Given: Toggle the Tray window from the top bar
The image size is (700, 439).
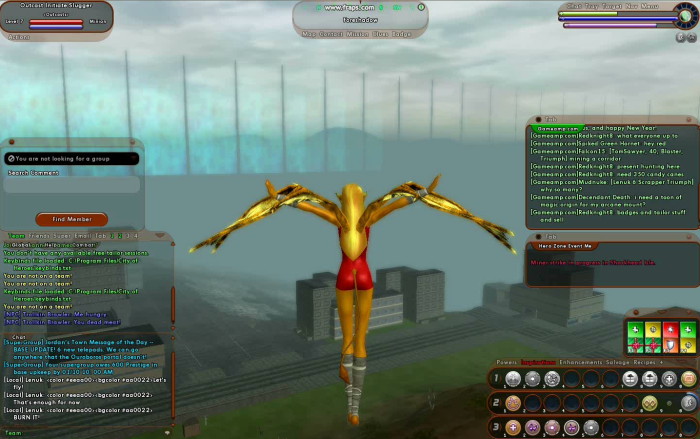Looking at the screenshot, I should [x=594, y=6].
